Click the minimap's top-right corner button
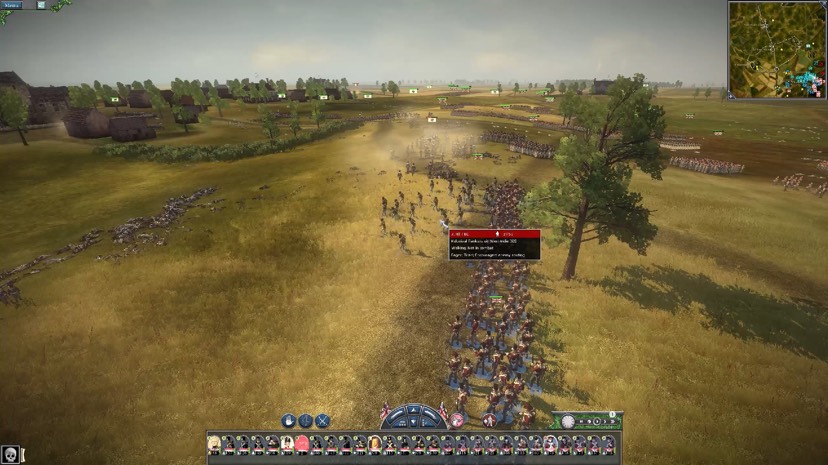The height and width of the screenshot is (465, 828). click(823, 5)
